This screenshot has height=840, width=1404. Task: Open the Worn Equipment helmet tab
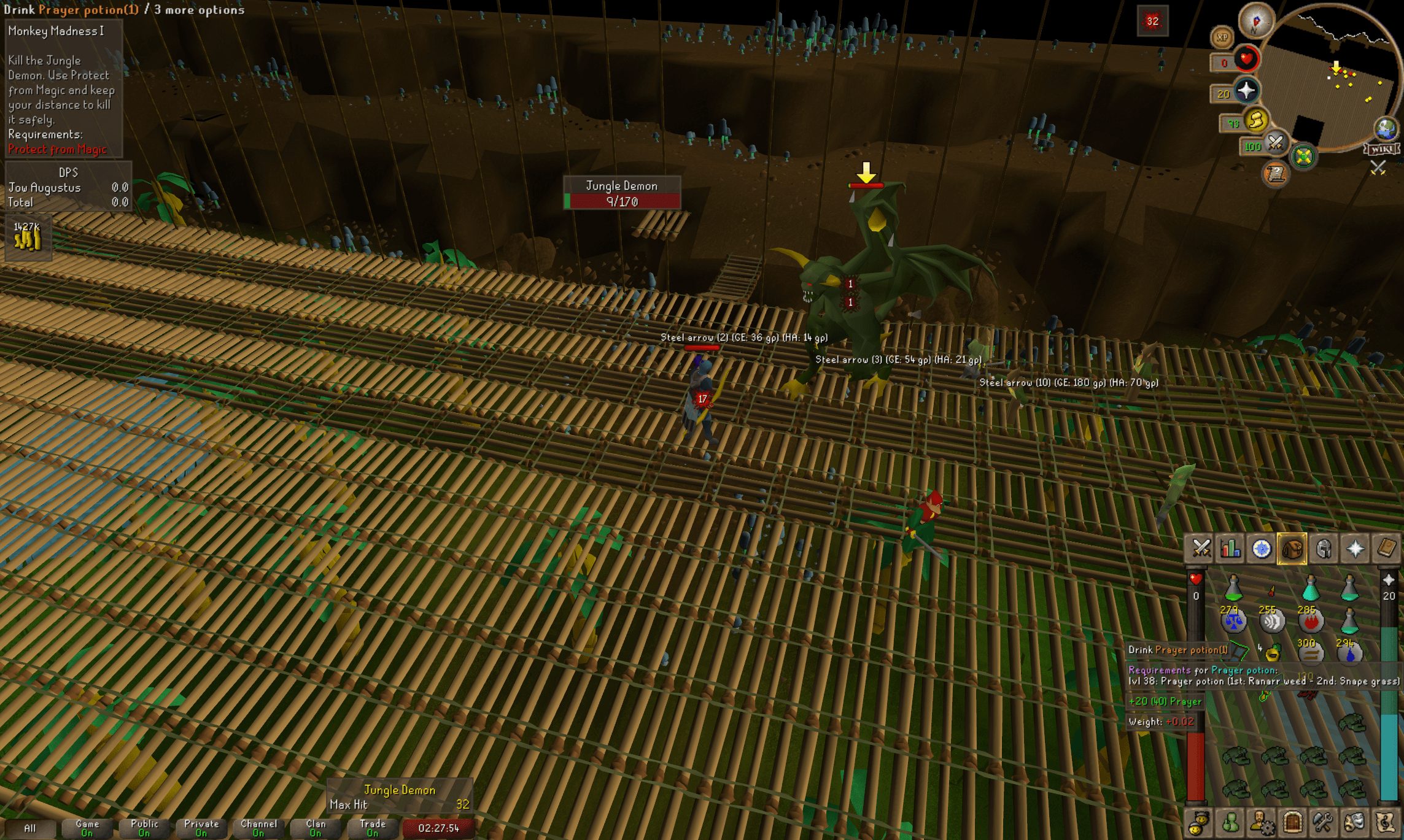[1323, 549]
